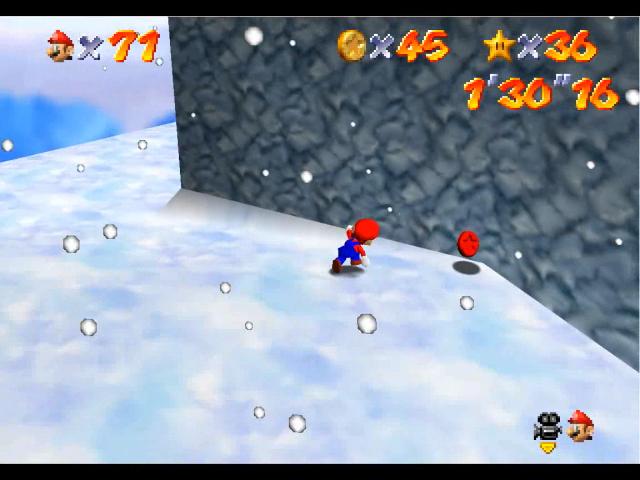640x480 pixels.
Task: Click the yellow coin counter icon
Action: click(352, 43)
